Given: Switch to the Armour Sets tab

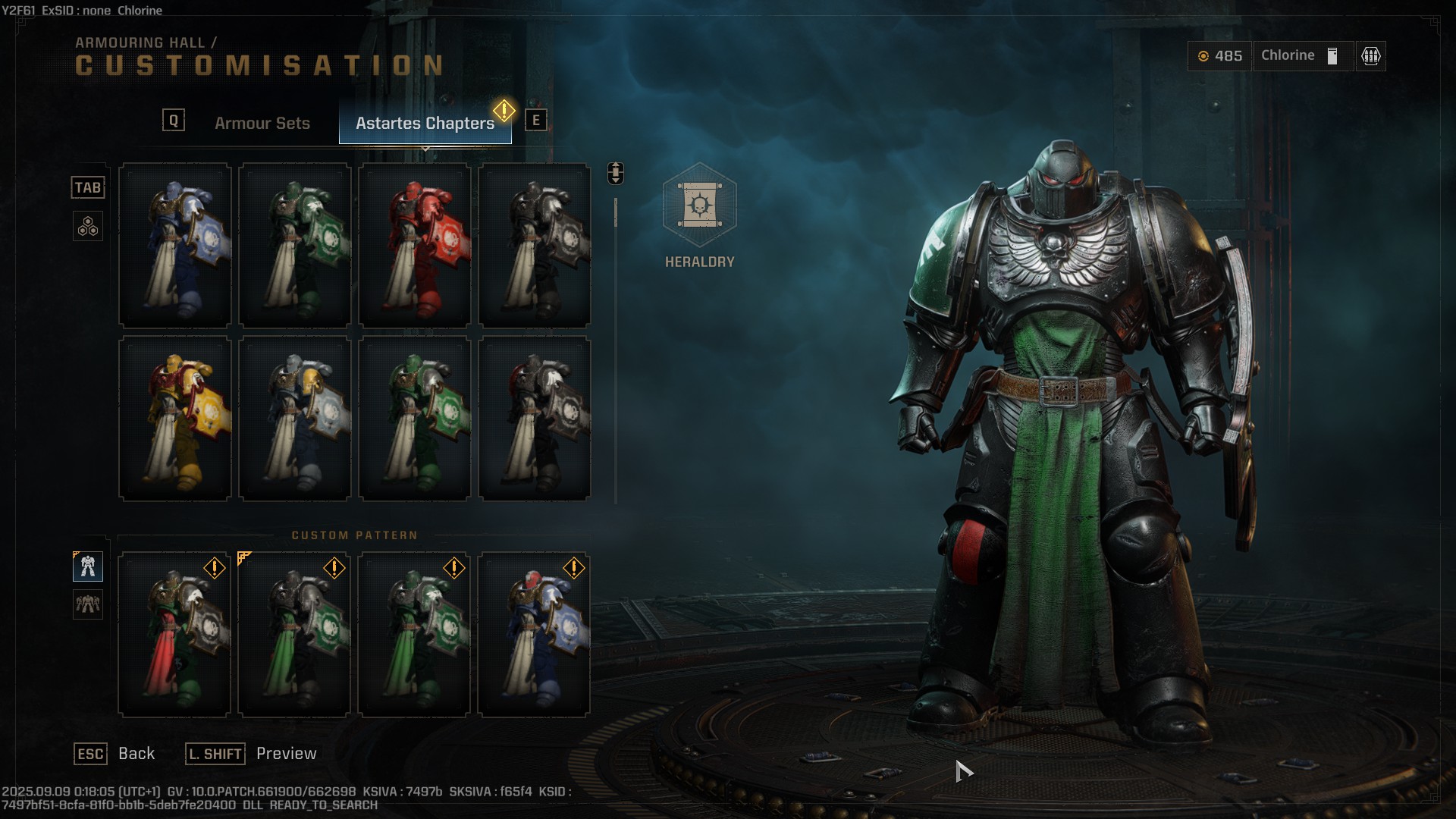Looking at the screenshot, I should click(x=262, y=123).
